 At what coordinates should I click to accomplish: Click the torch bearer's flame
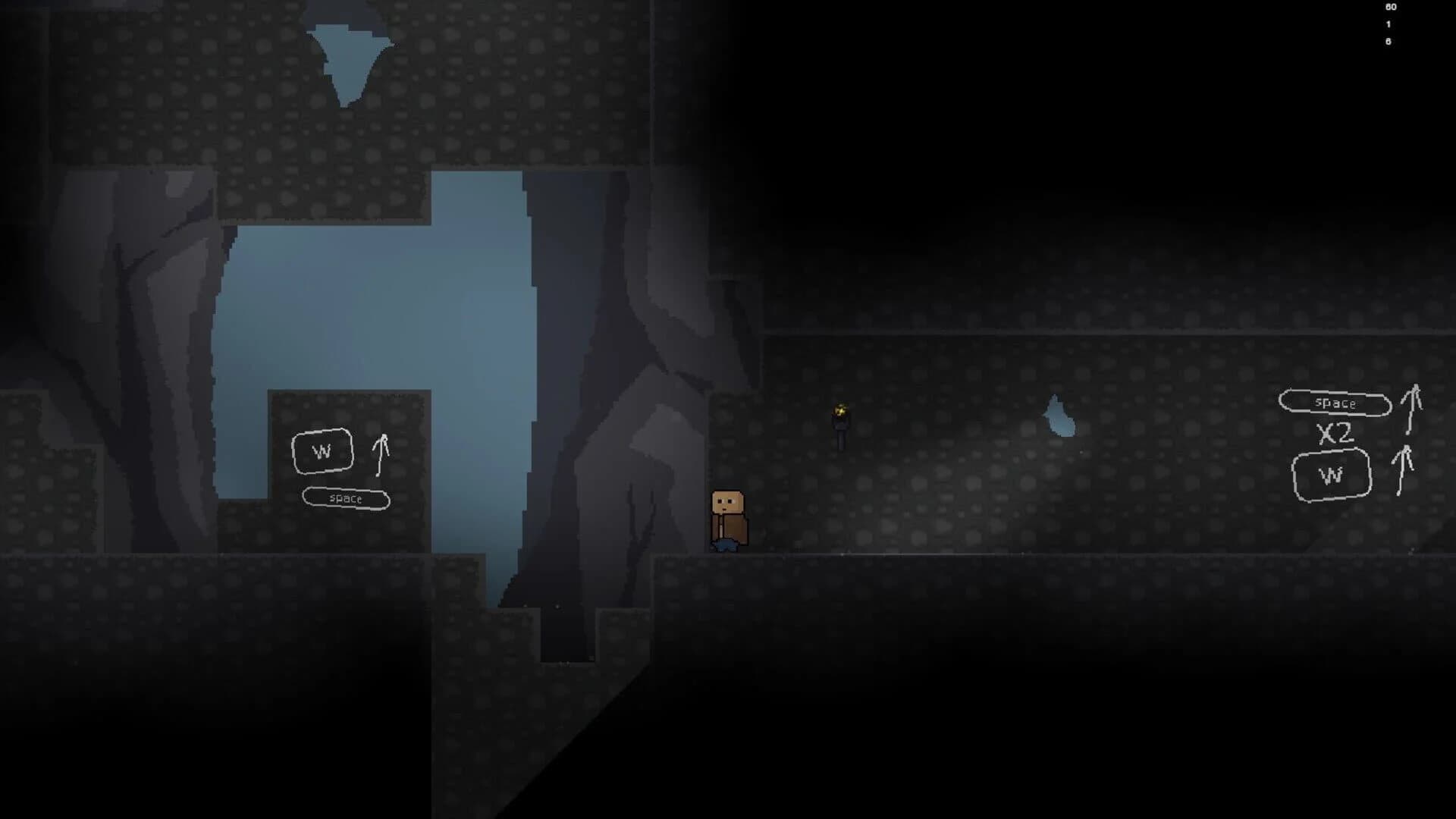pos(840,409)
